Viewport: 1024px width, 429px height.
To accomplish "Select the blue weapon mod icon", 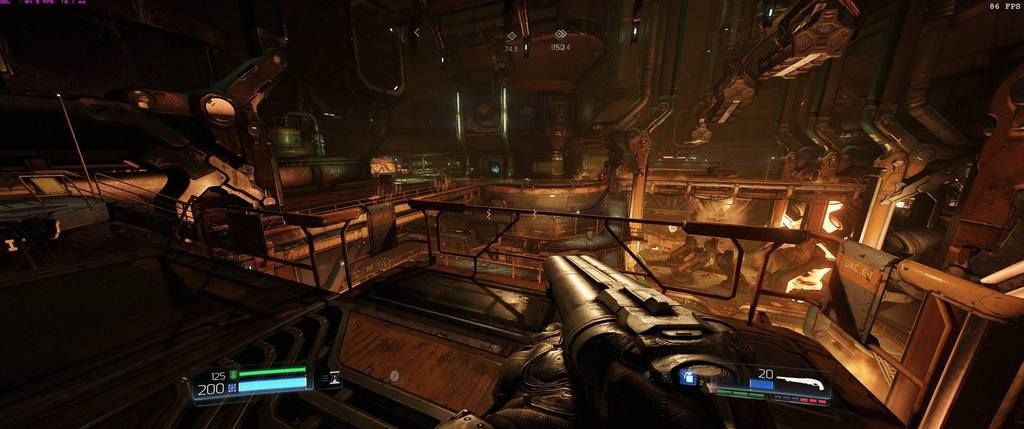I will (687, 377).
